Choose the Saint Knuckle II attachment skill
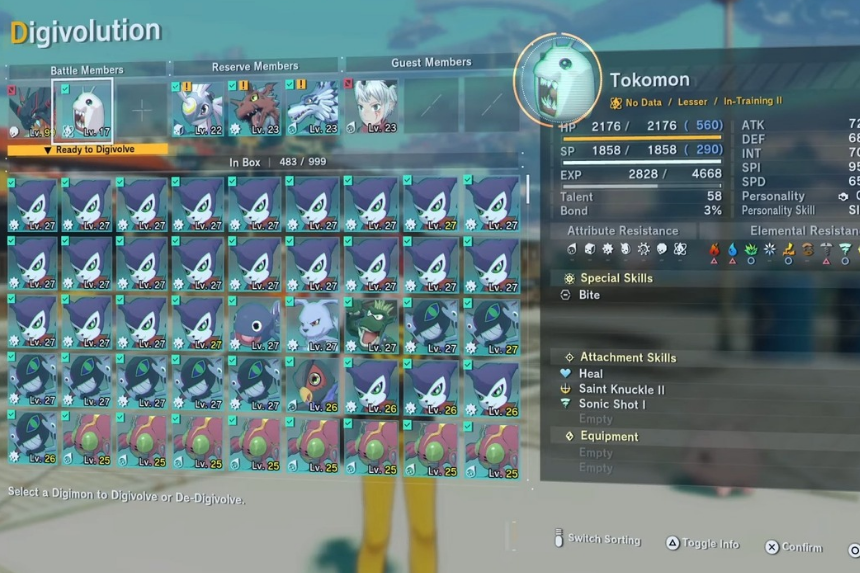The width and height of the screenshot is (860, 573). point(621,389)
